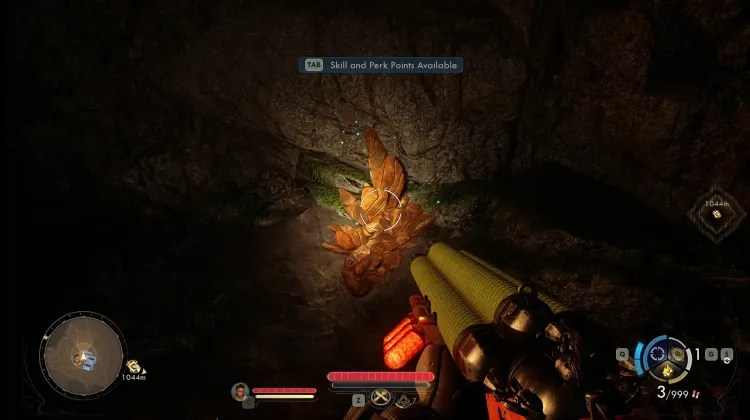Screen dimensions: 750x420
Task: Choose the crossed weapons icon
Action: tap(380, 398)
